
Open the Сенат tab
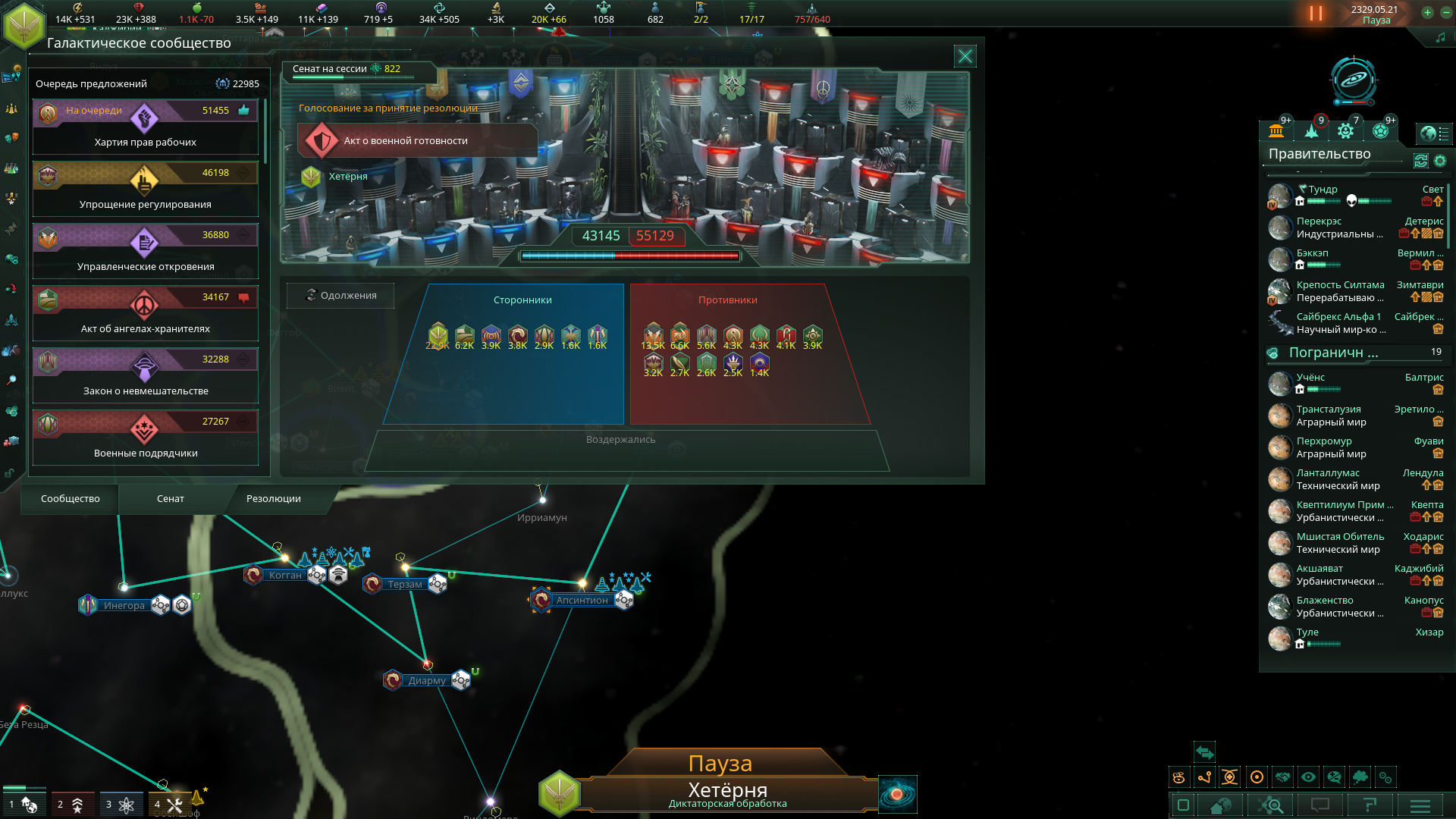171,498
